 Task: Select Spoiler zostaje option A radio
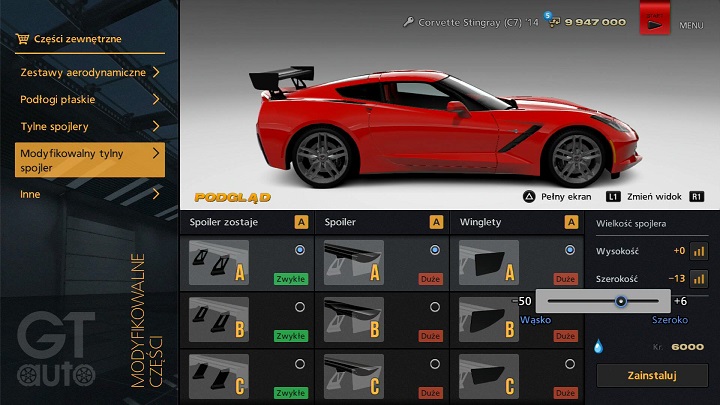[x=299, y=250]
